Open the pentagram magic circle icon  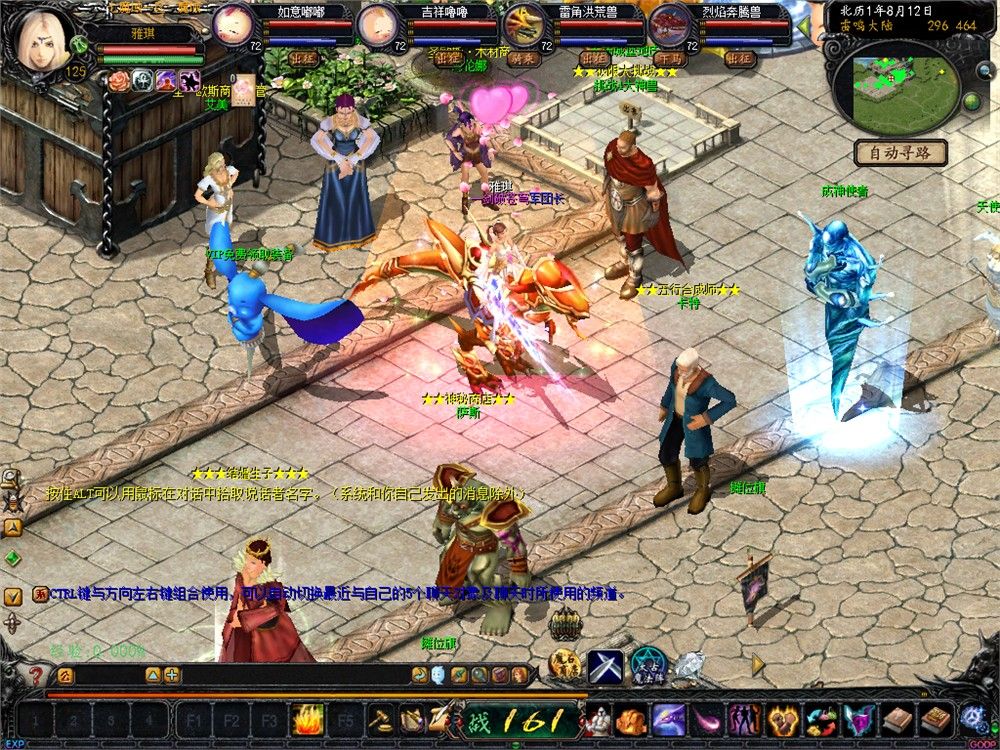(647, 665)
